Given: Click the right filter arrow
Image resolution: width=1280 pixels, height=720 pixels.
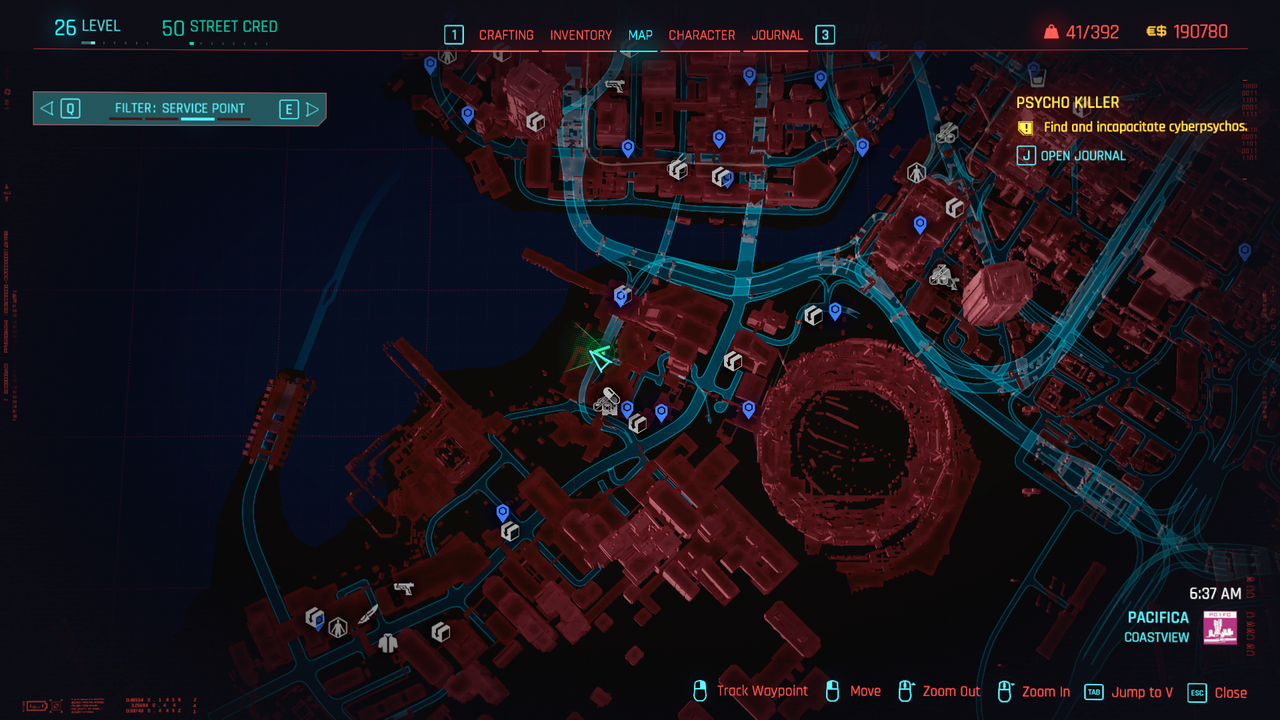Looking at the screenshot, I should [x=312, y=109].
